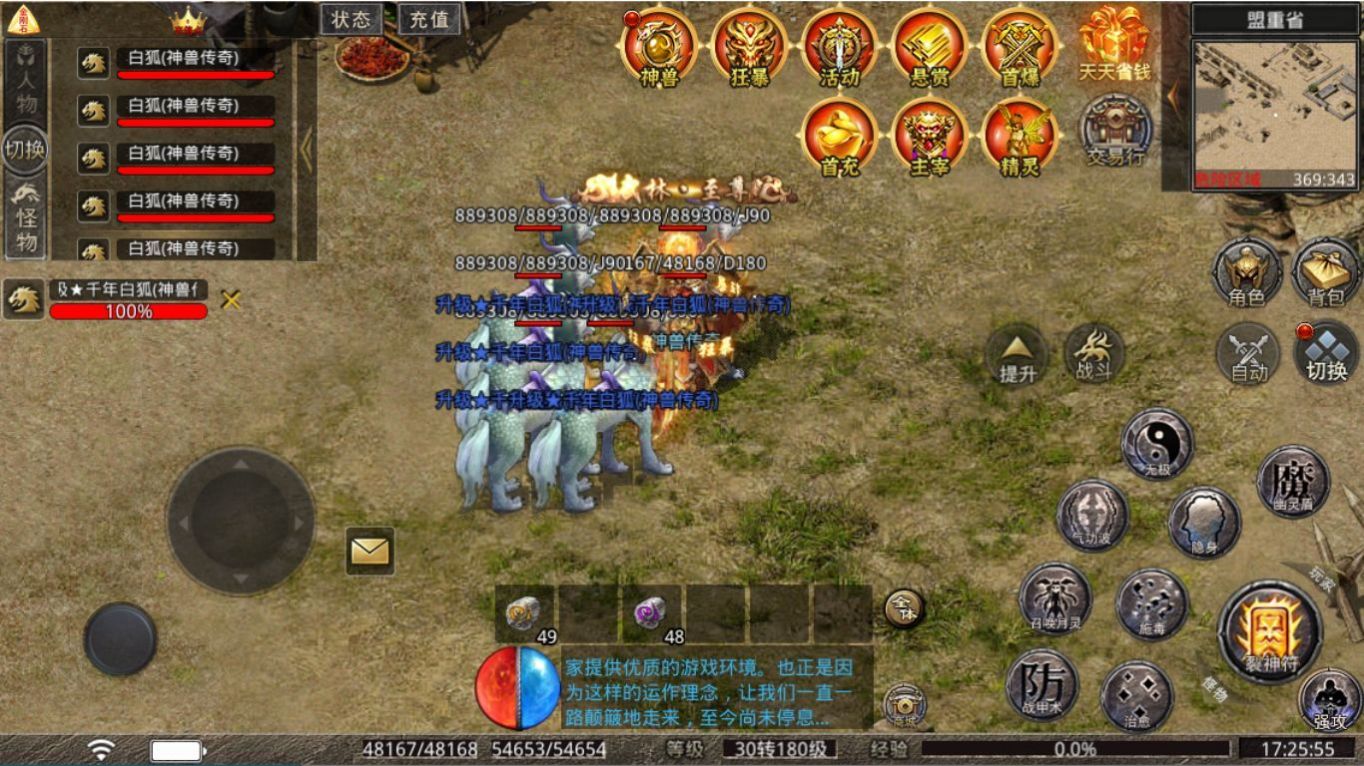This screenshot has width=1364, height=766.
Task: Open the 天天省钱 gift box offer
Action: [x=1114, y=43]
